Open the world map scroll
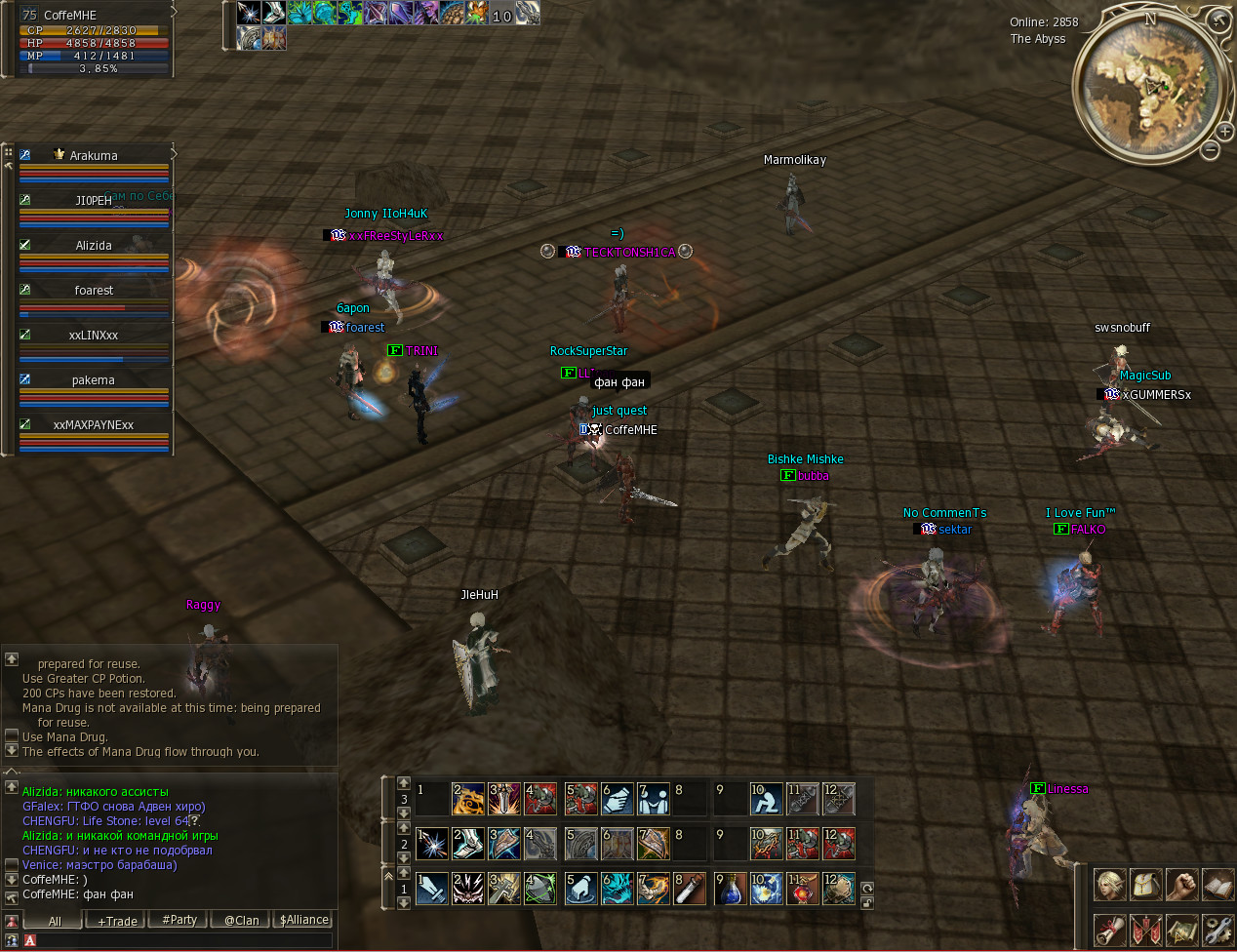Viewport: 1237px width, 952px height. pos(1181,930)
